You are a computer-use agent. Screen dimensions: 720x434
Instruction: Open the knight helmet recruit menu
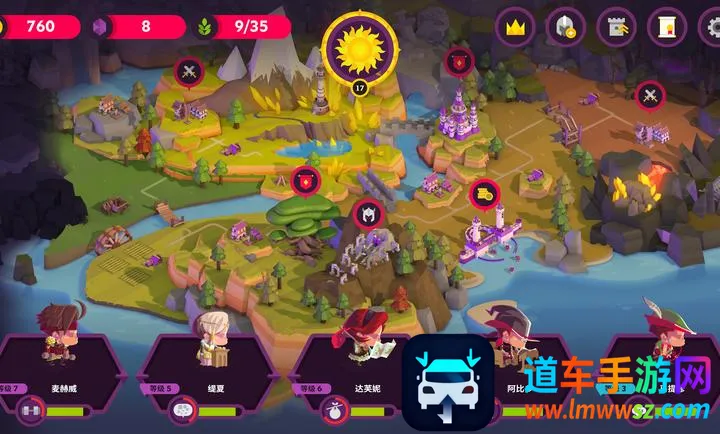tap(565, 27)
